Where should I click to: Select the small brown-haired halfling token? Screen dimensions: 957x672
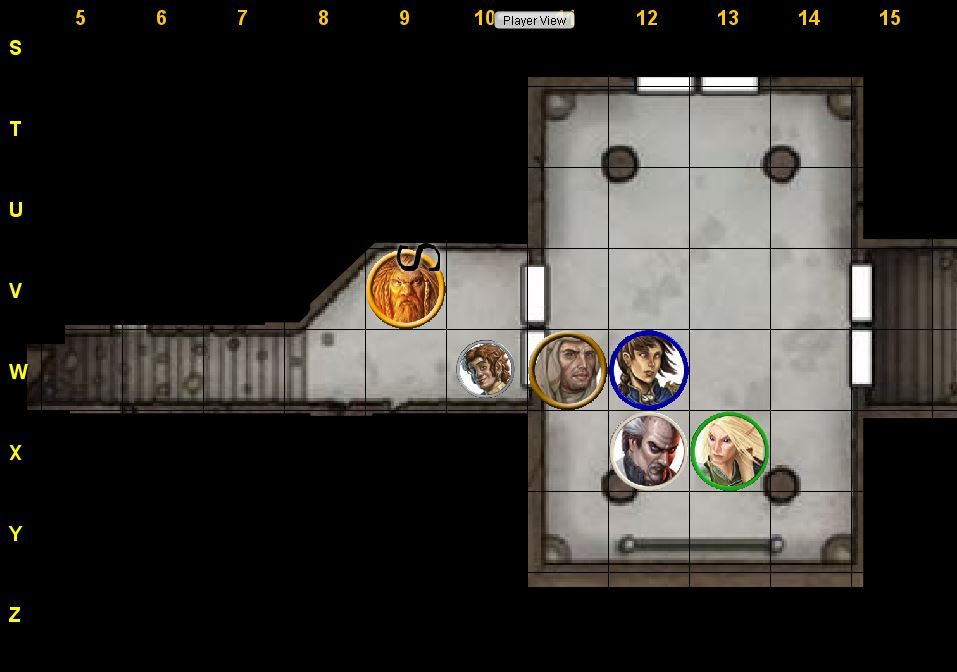485,369
